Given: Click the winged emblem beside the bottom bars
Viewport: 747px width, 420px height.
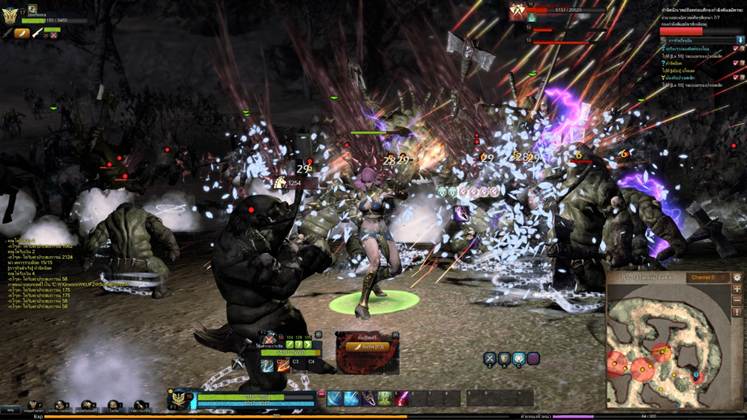Looking at the screenshot, I should [180, 398].
